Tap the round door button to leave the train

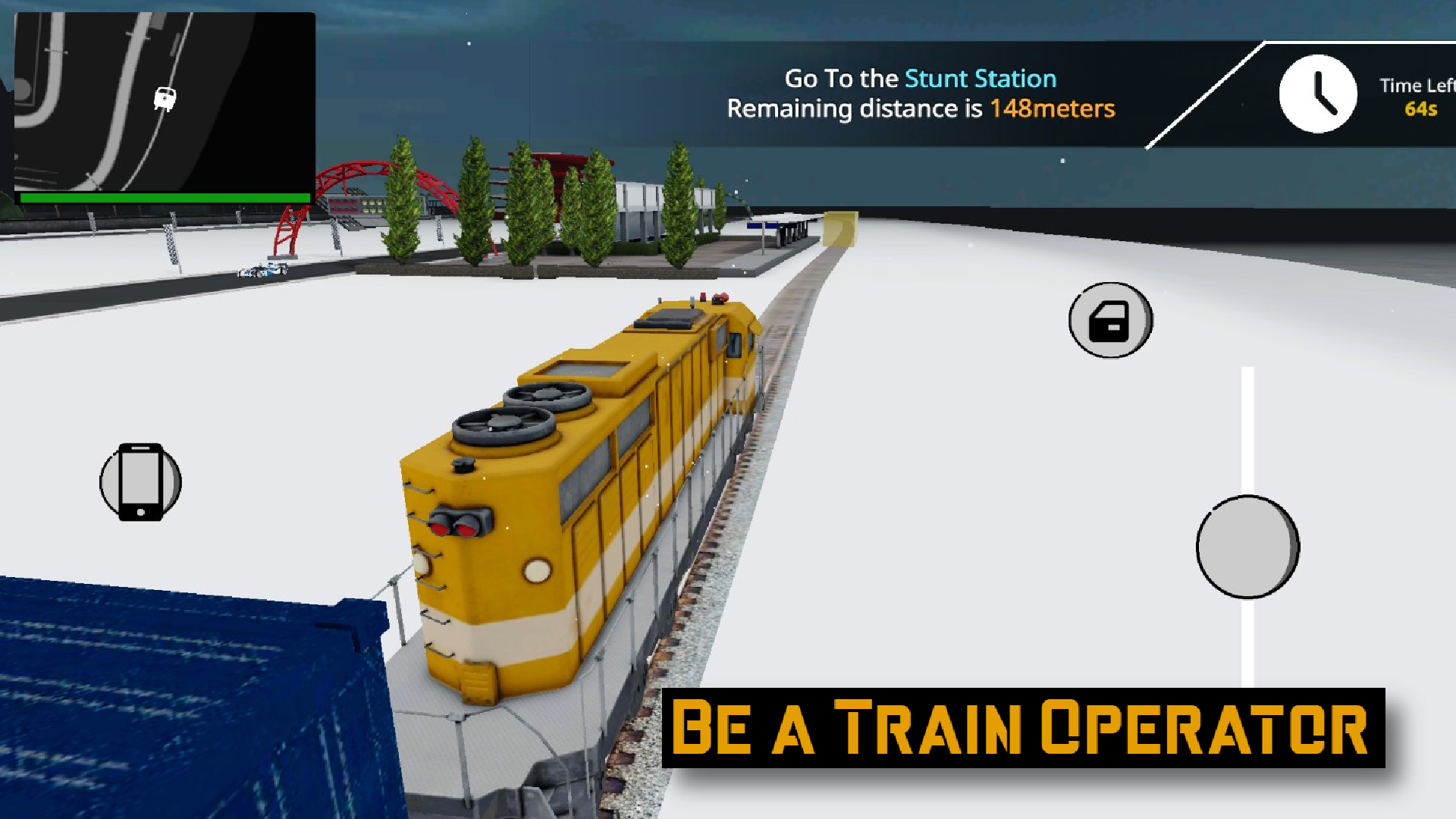(1109, 321)
